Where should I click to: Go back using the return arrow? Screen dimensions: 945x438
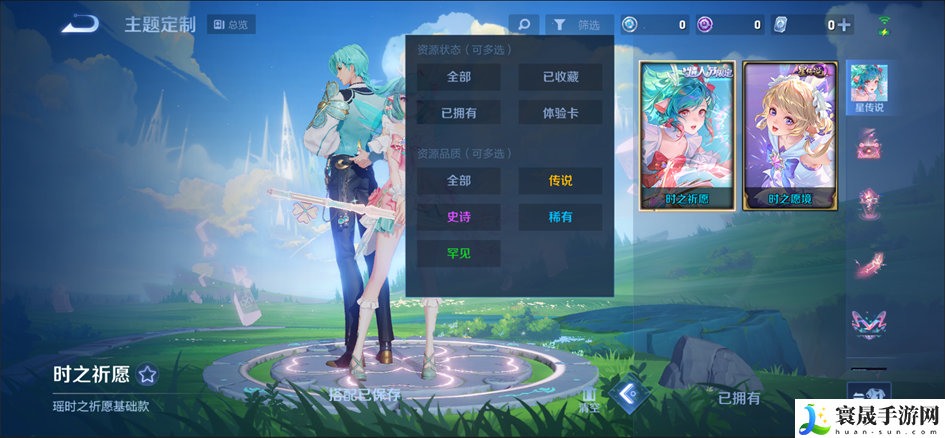(79, 25)
